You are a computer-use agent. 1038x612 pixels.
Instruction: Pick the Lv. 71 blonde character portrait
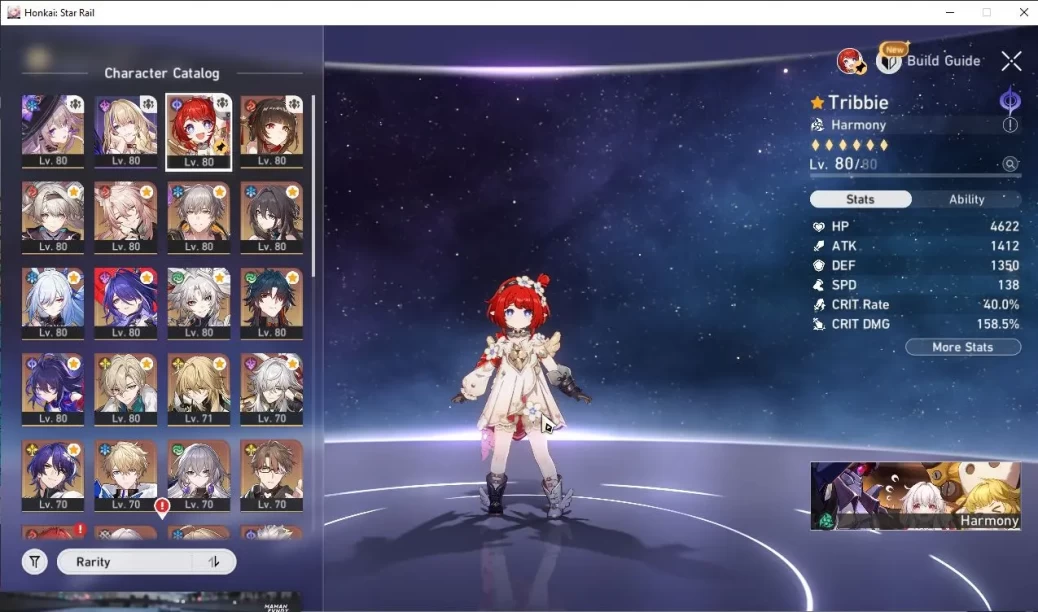(x=198, y=390)
